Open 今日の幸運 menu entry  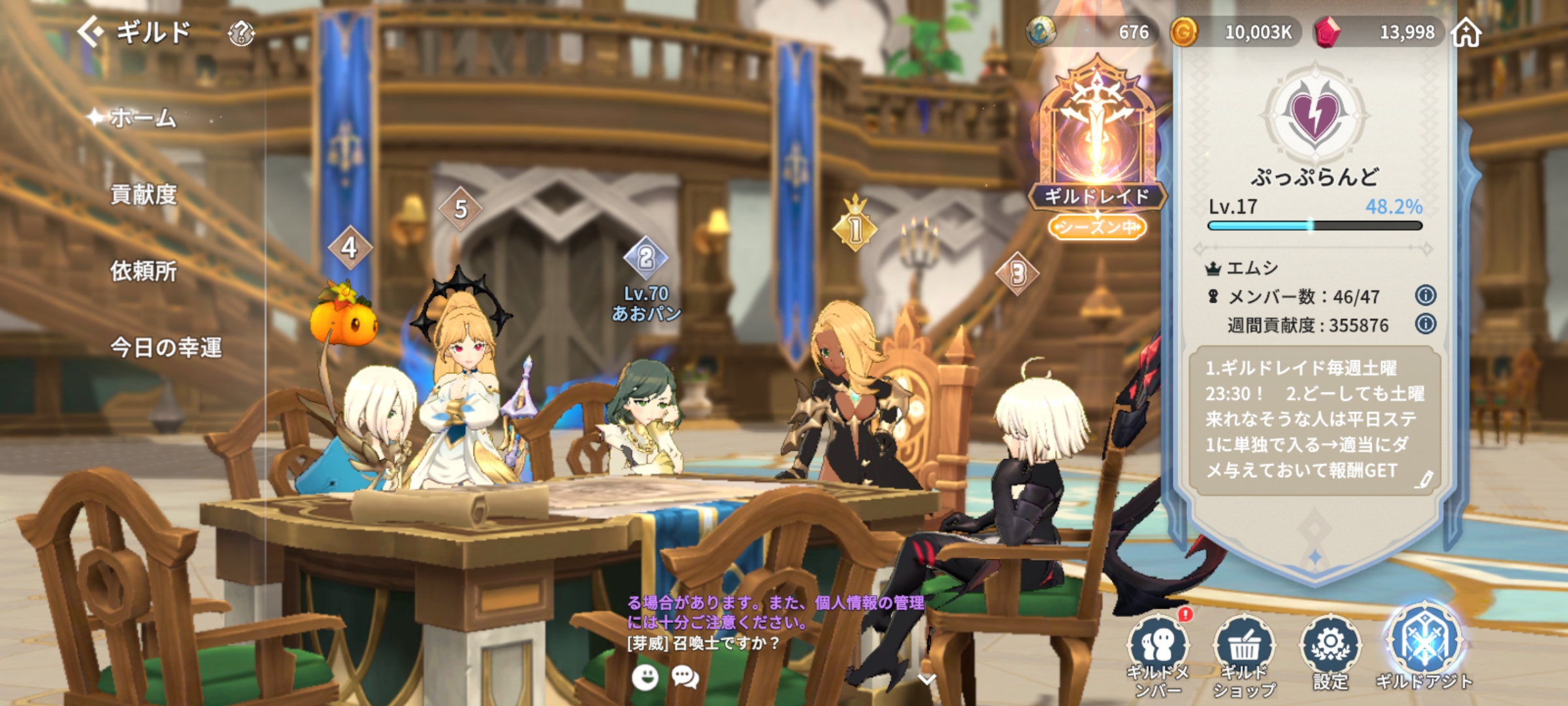pos(166,347)
